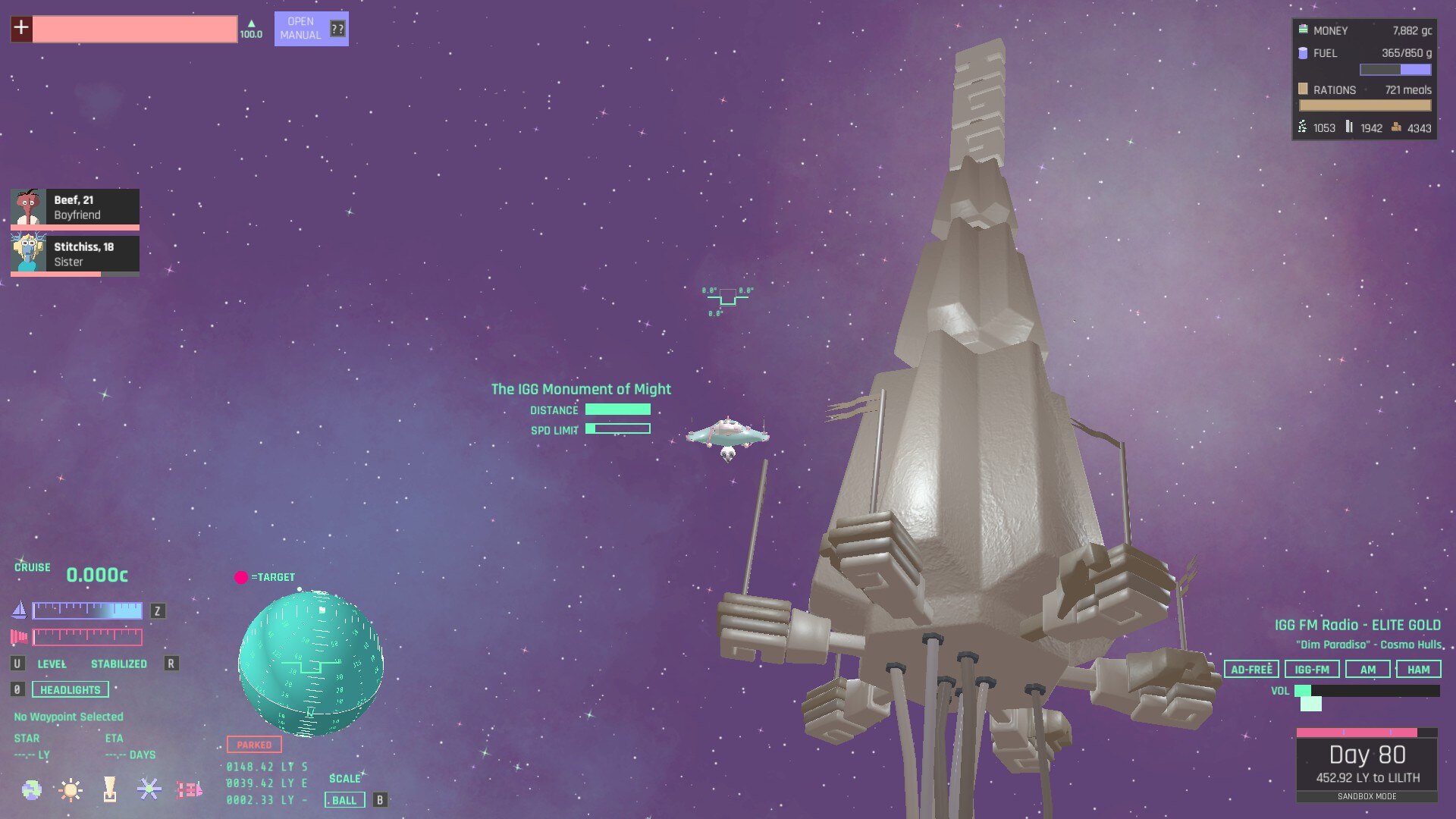
Task: Select crew member Beef's portrait
Action: click(x=28, y=207)
